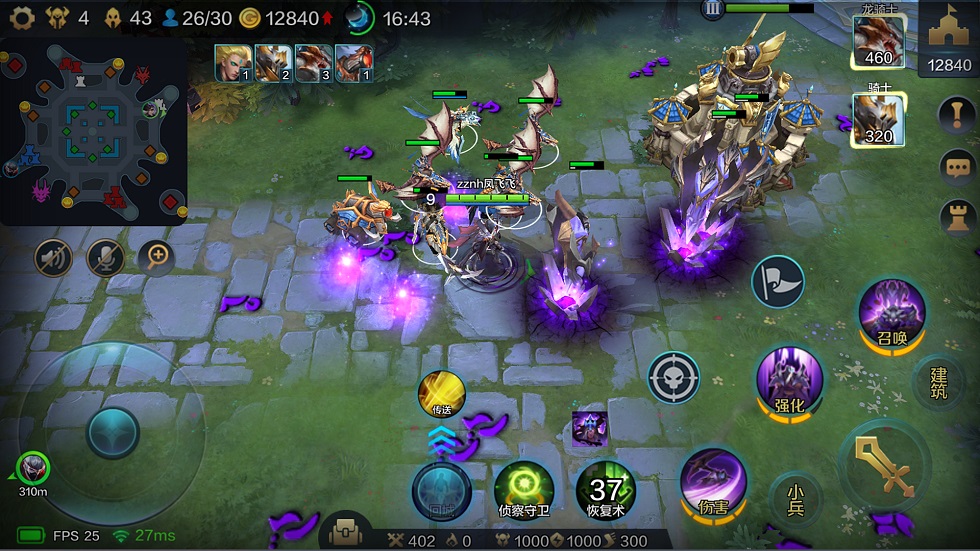The width and height of the screenshot is (980, 551).
Task: Open the chat speech bubble button
Action: tap(958, 165)
